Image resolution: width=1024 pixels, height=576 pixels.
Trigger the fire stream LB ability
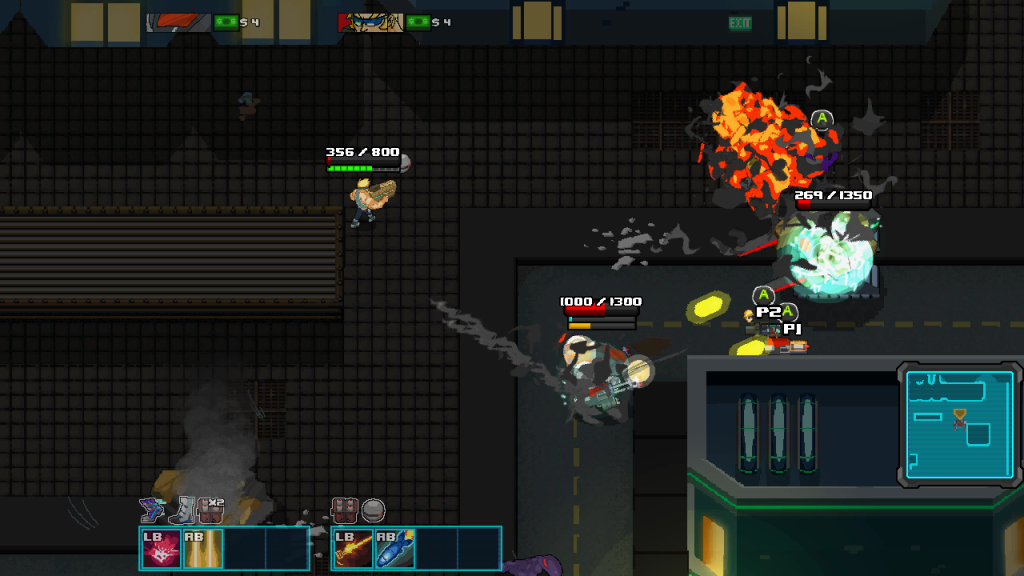(353, 549)
